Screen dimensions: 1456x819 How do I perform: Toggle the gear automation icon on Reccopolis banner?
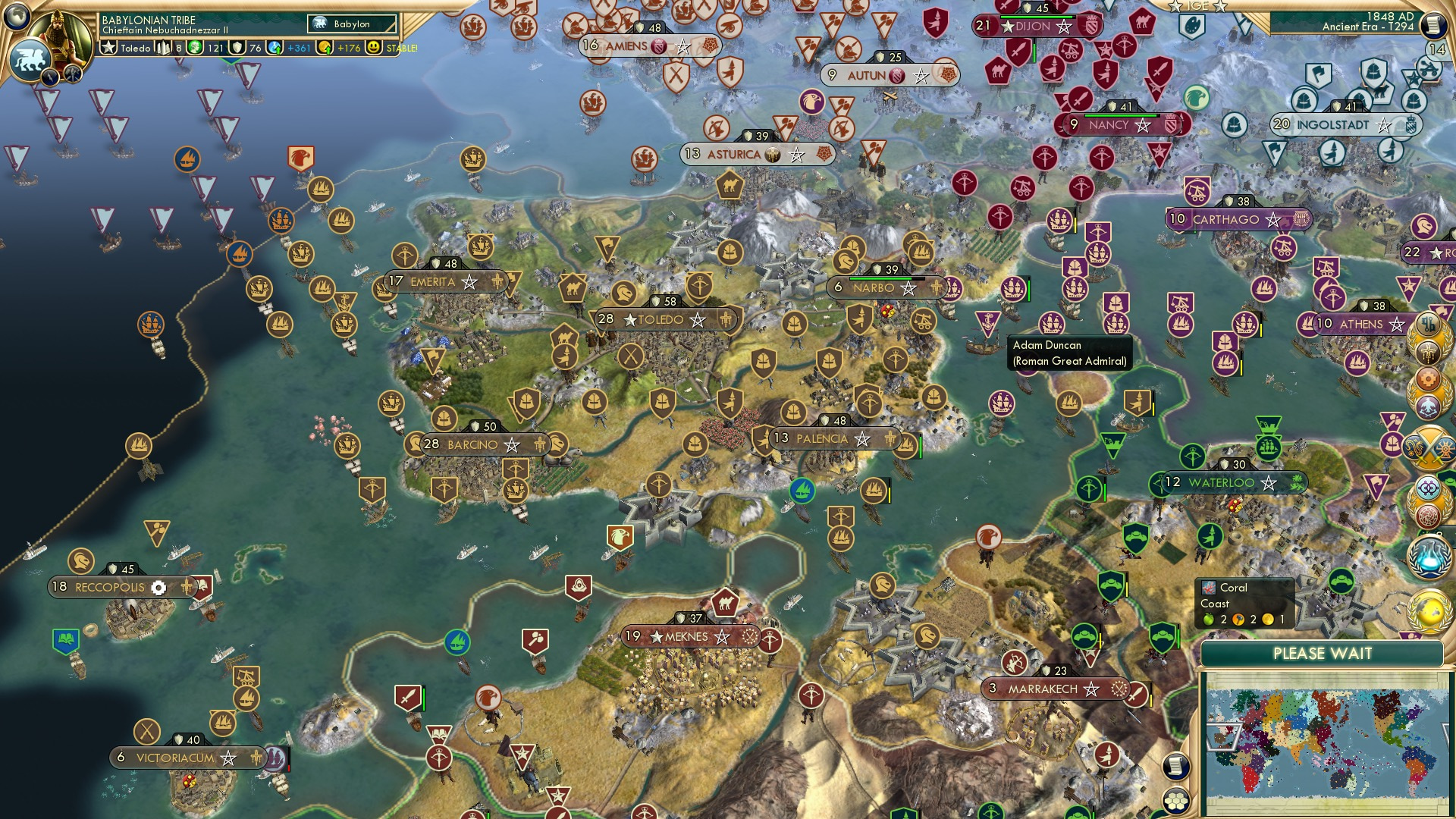click(x=159, y=588)
